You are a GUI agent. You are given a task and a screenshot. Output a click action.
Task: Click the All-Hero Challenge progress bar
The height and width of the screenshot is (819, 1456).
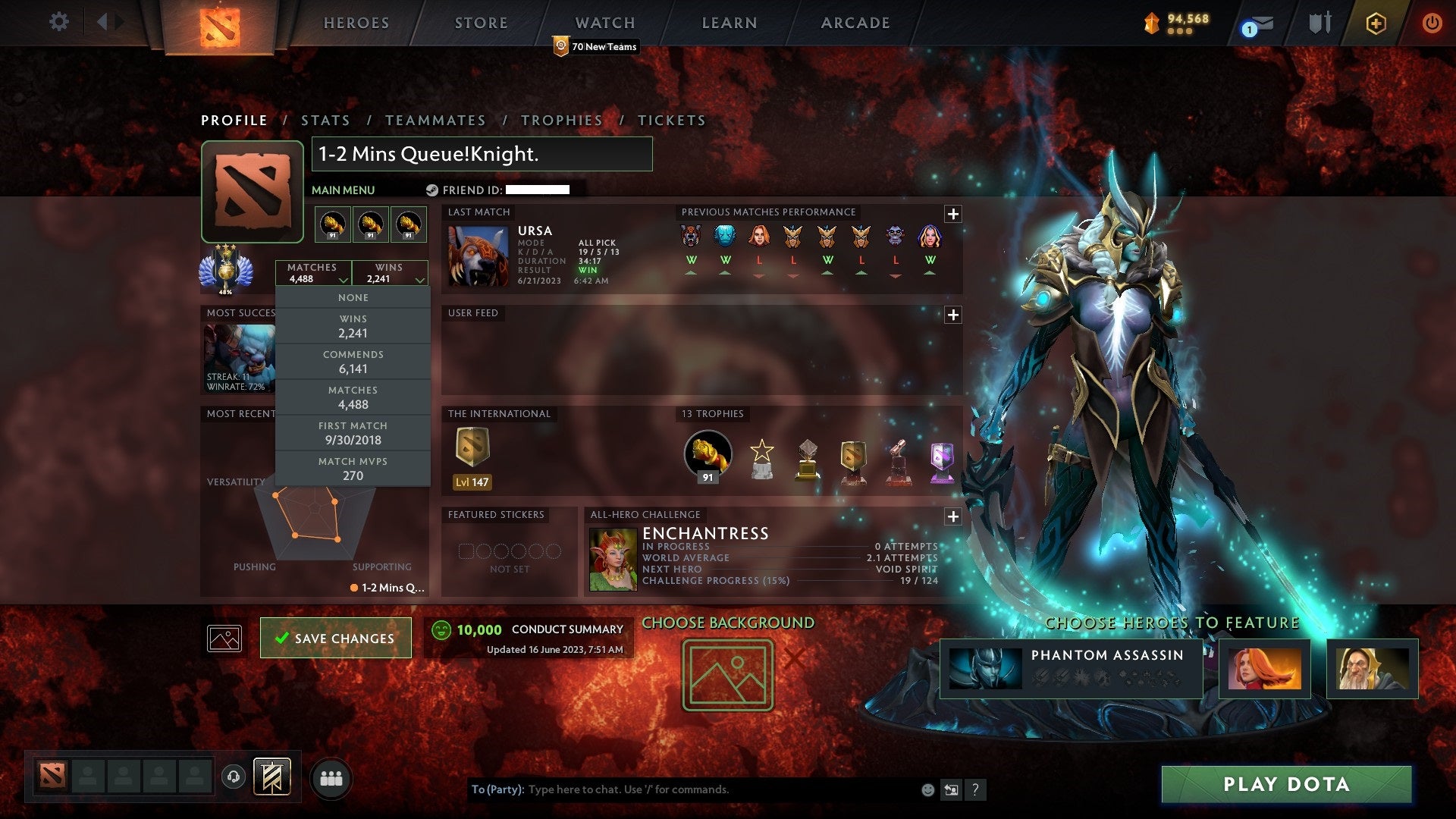[789, 581]
